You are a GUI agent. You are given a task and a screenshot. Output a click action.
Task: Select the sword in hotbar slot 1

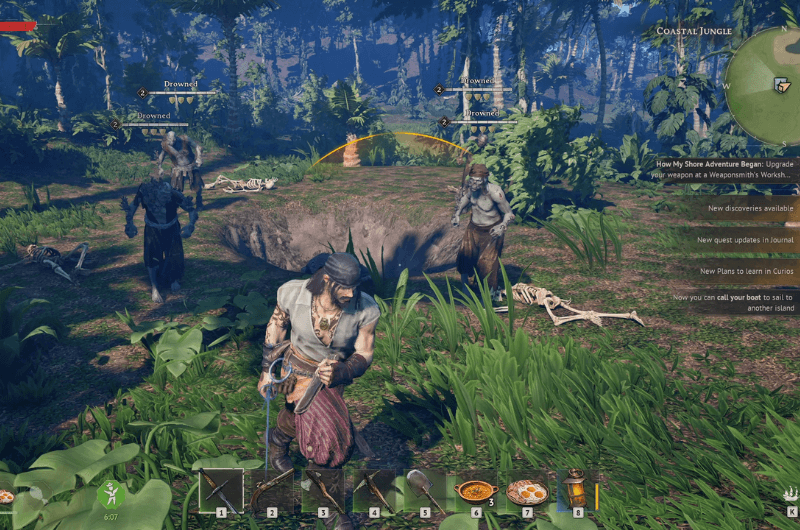221,490
